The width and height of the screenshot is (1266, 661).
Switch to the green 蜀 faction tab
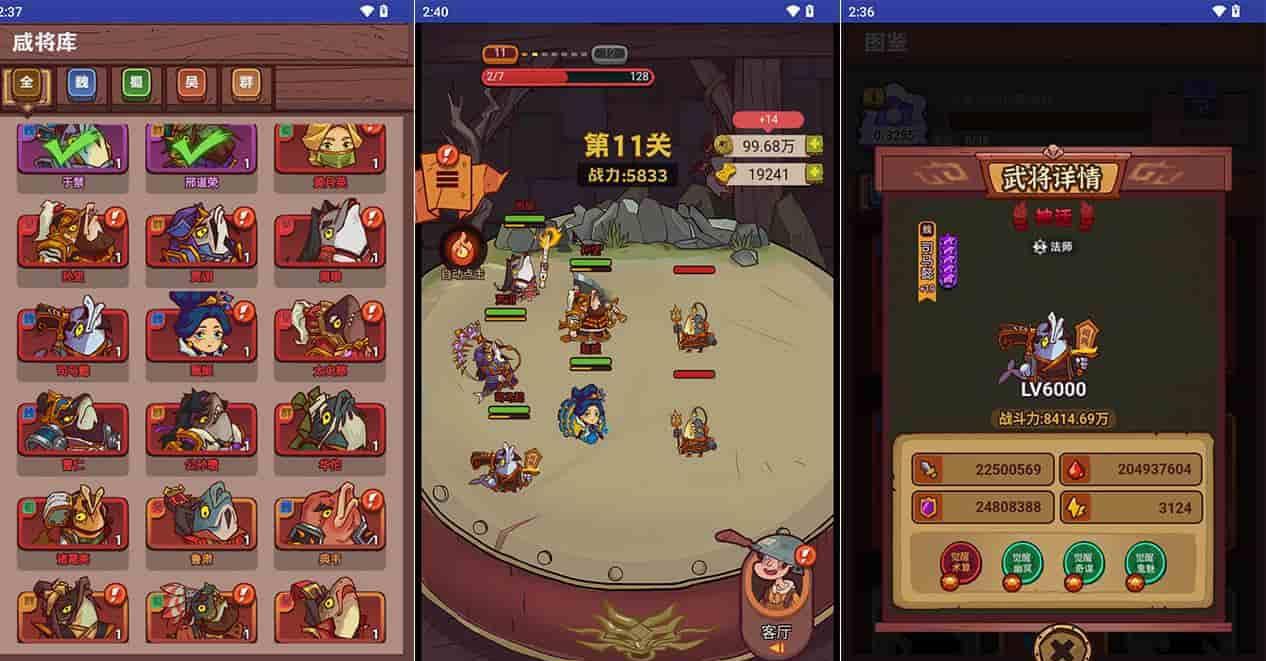tap(136, 84)
